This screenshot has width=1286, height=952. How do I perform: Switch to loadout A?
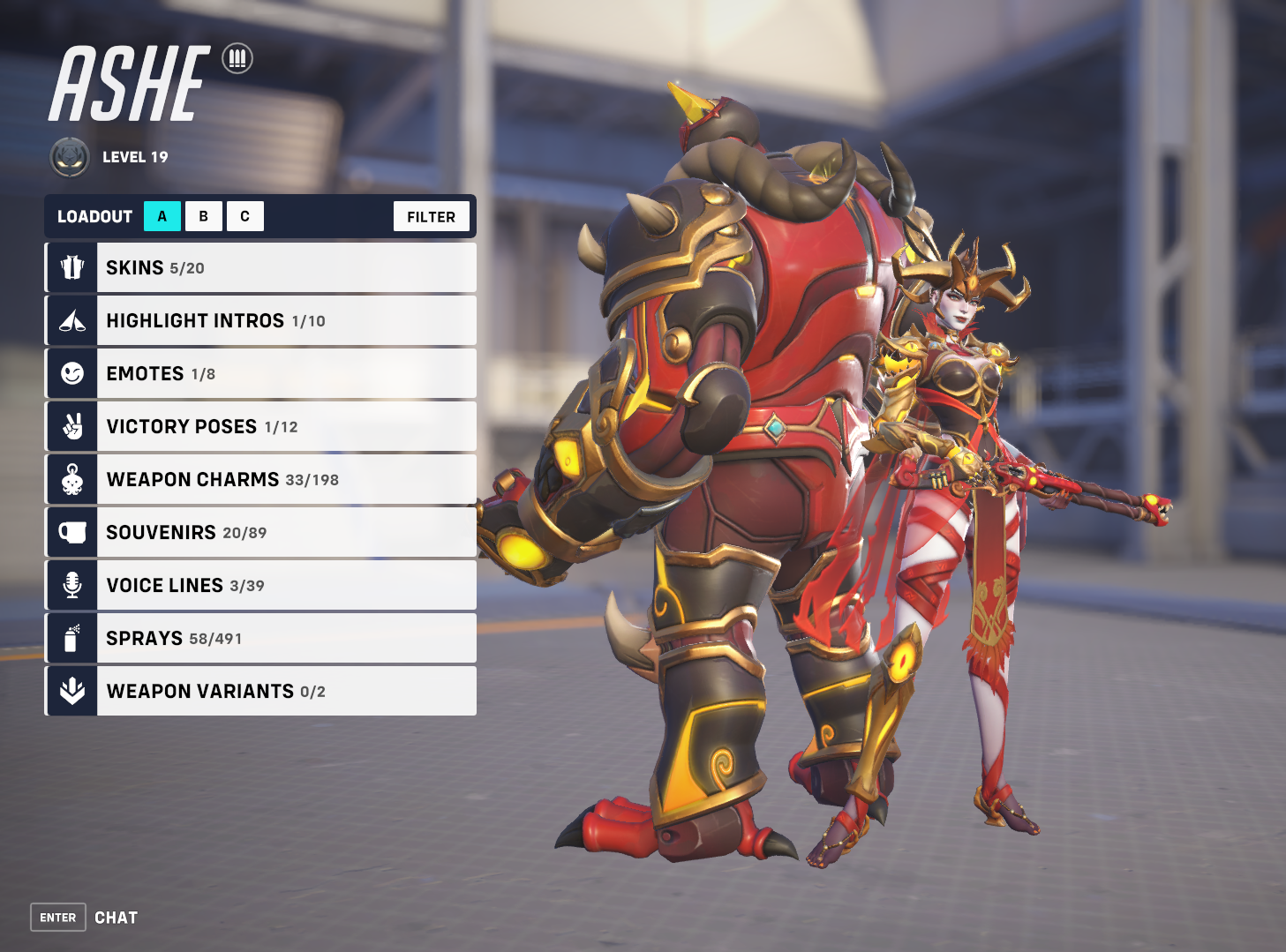[162, 216]
